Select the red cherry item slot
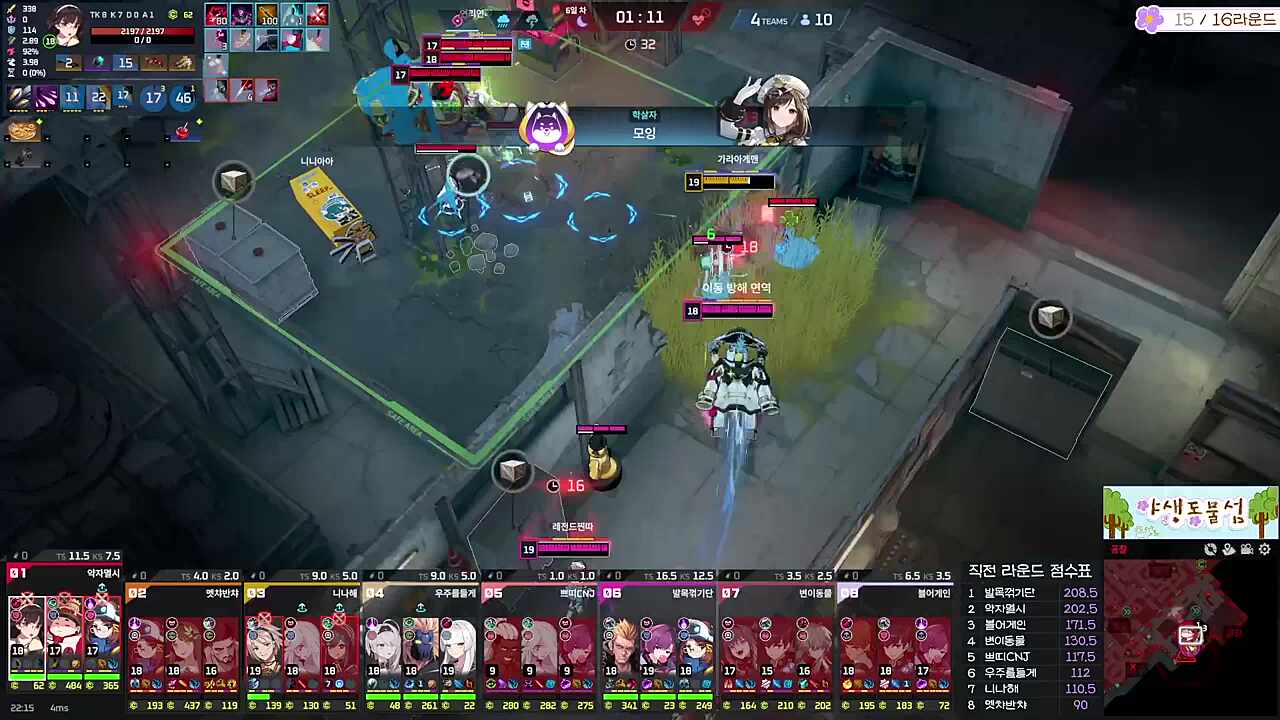 (x=184, y=131)
